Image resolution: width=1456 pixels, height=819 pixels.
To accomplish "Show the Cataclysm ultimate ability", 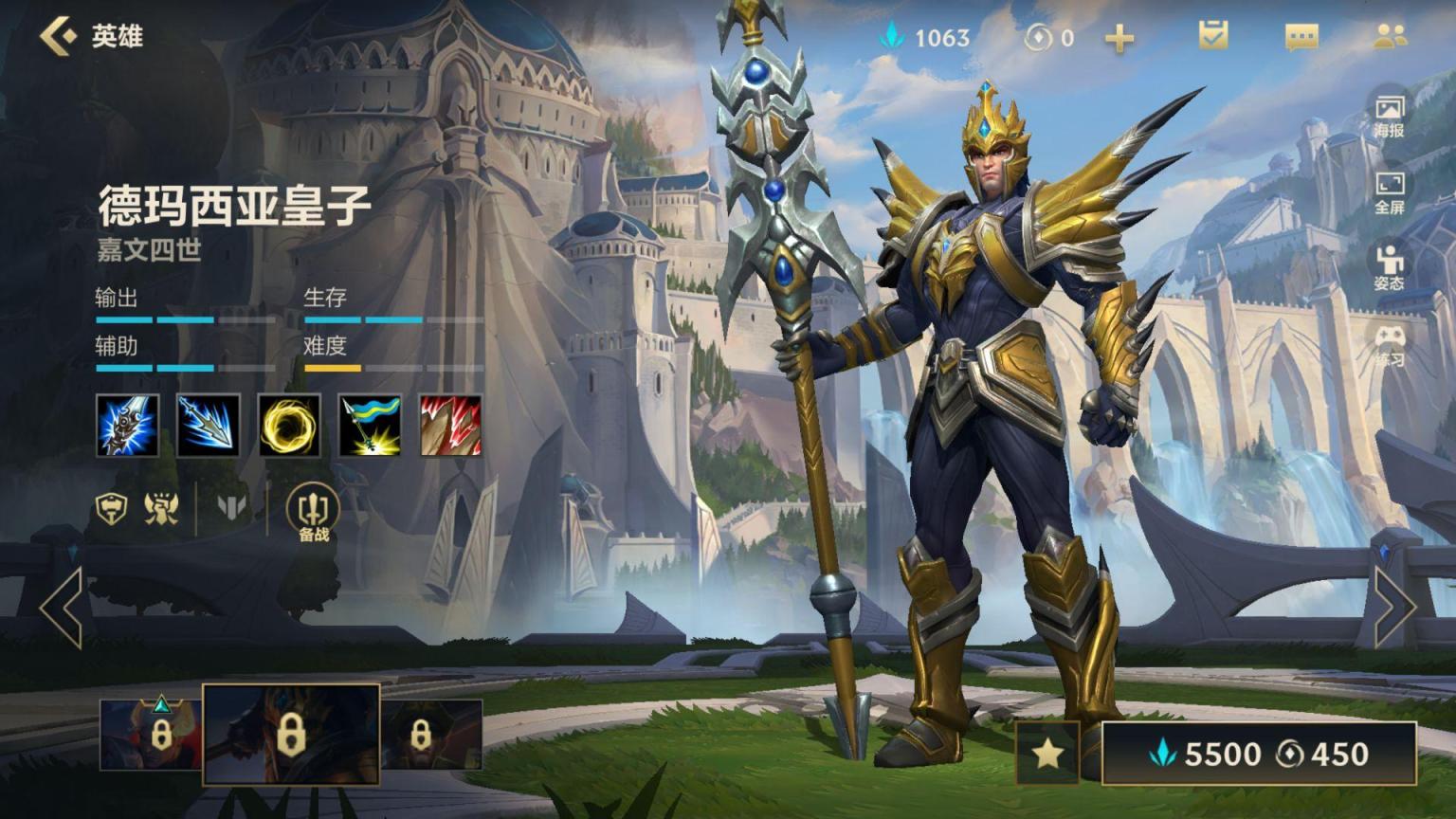I will coord(450,426).
